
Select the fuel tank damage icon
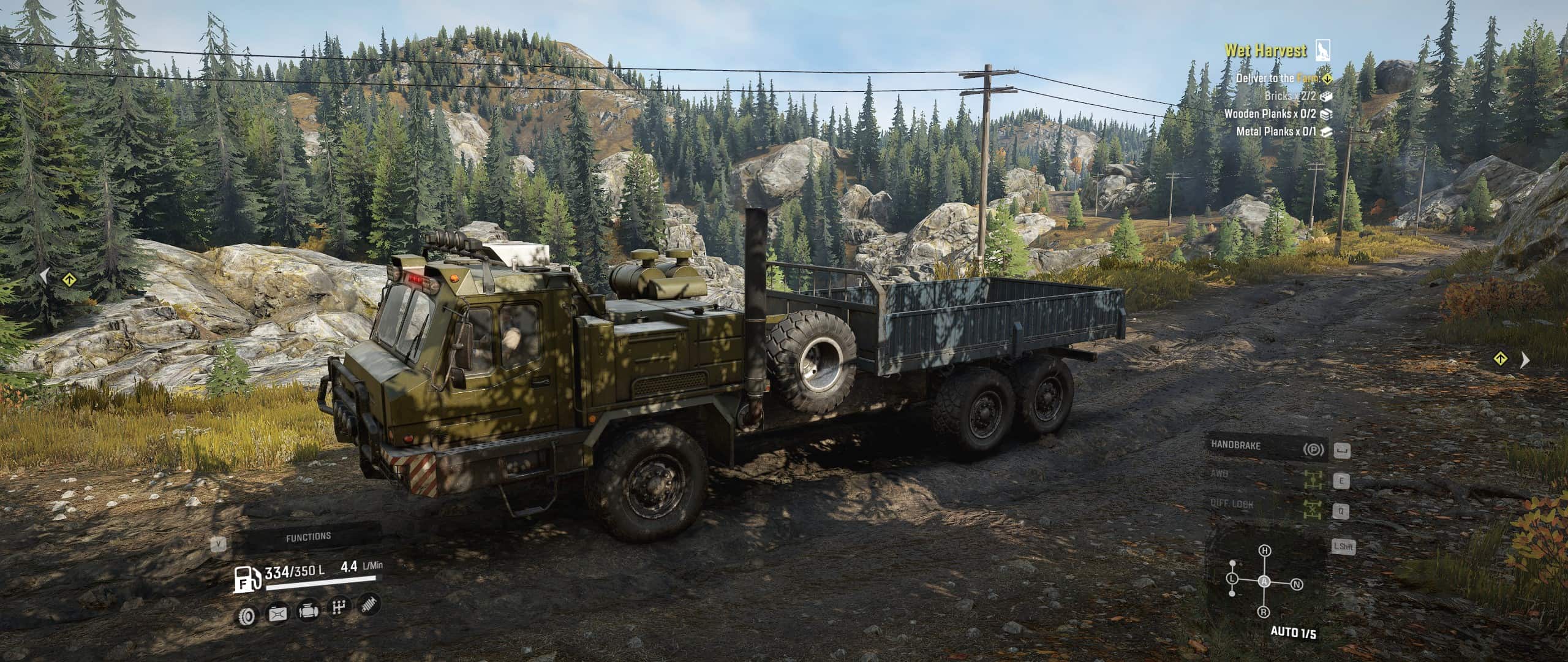click(x=277, y=613)
